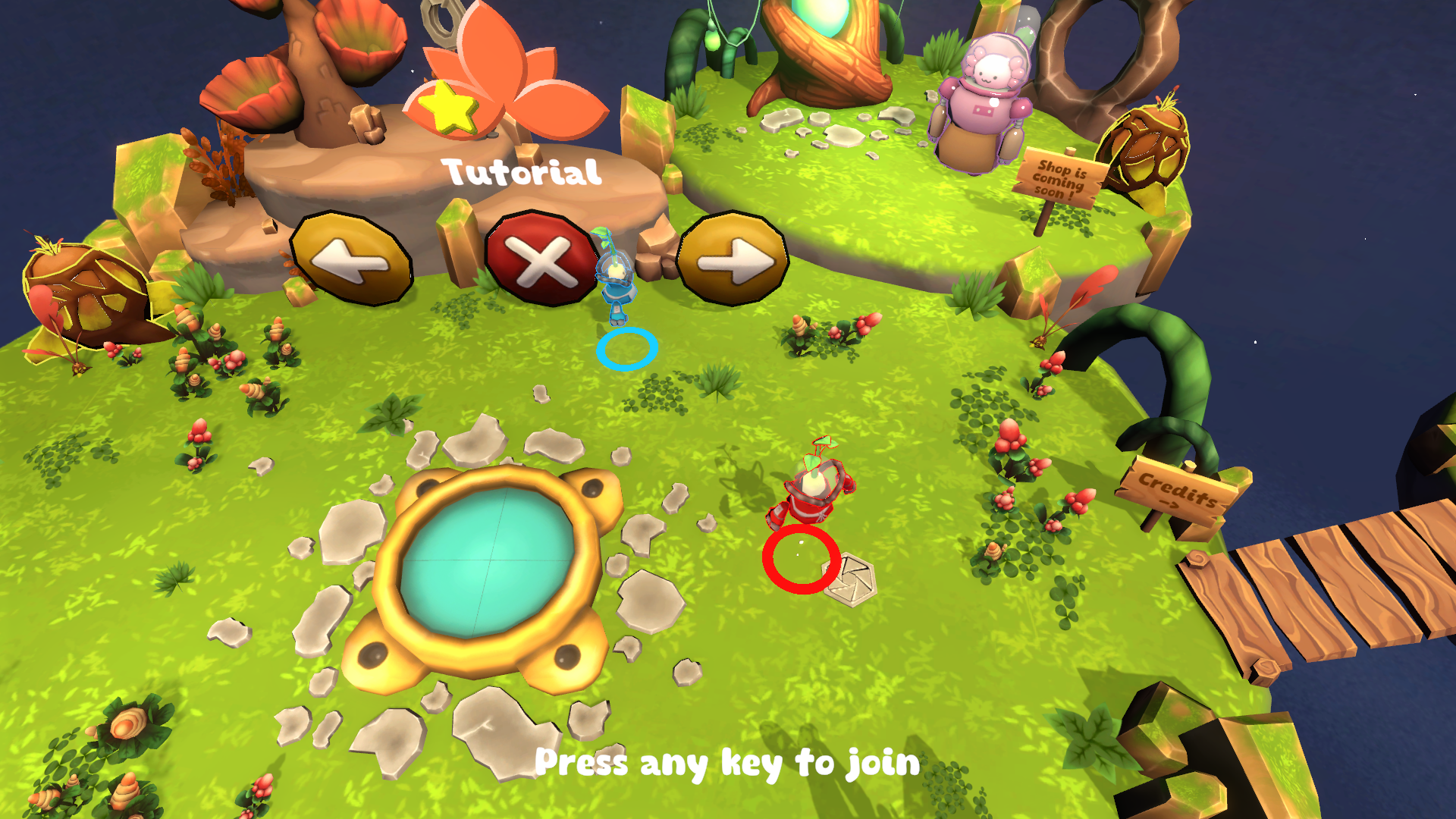
Task: Go to the next level with right arrow
Action: tap(733, 259)
